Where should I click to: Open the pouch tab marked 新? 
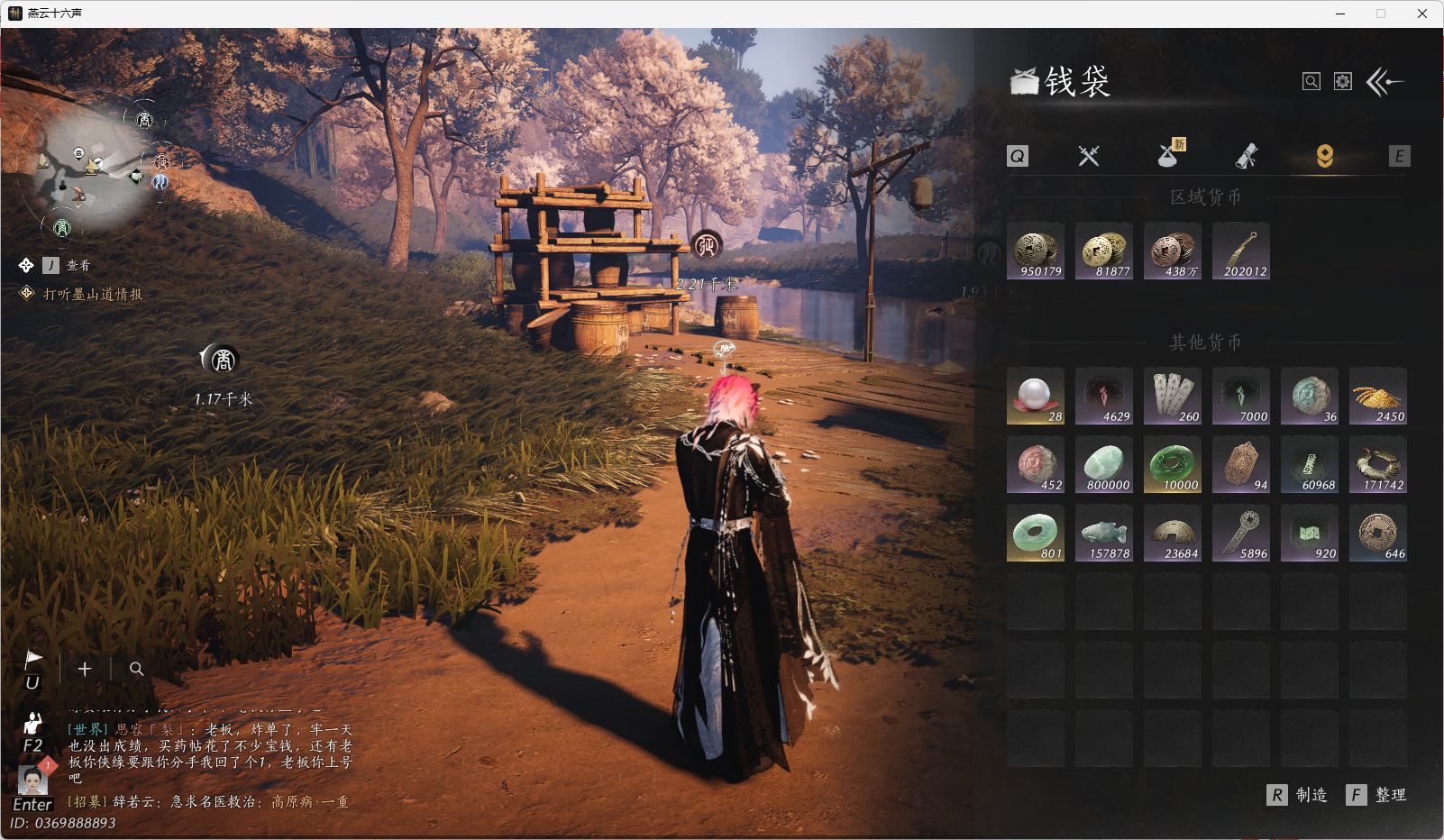point(1169,155)
